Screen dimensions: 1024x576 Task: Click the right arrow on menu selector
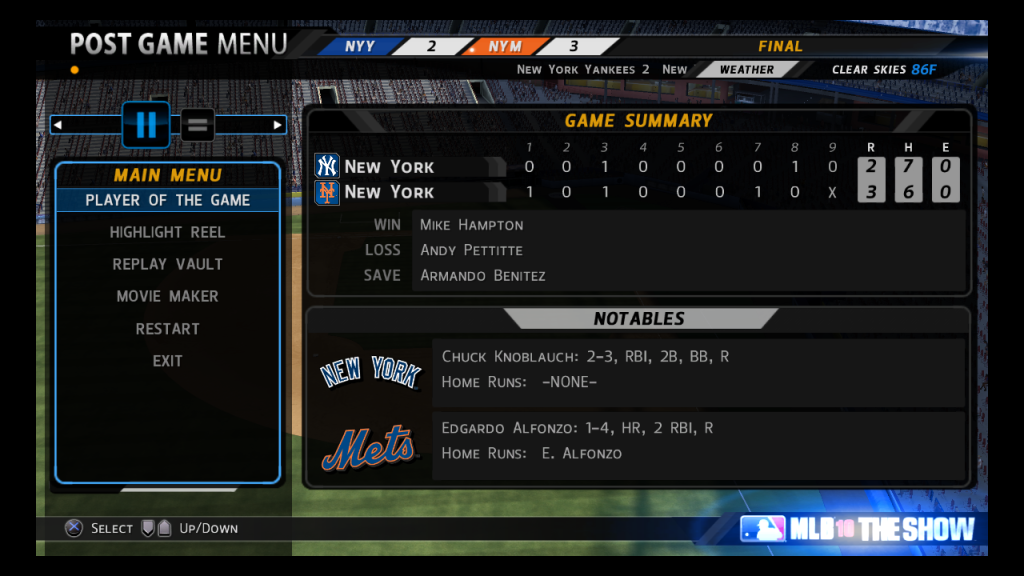click(x=277, y=125)
